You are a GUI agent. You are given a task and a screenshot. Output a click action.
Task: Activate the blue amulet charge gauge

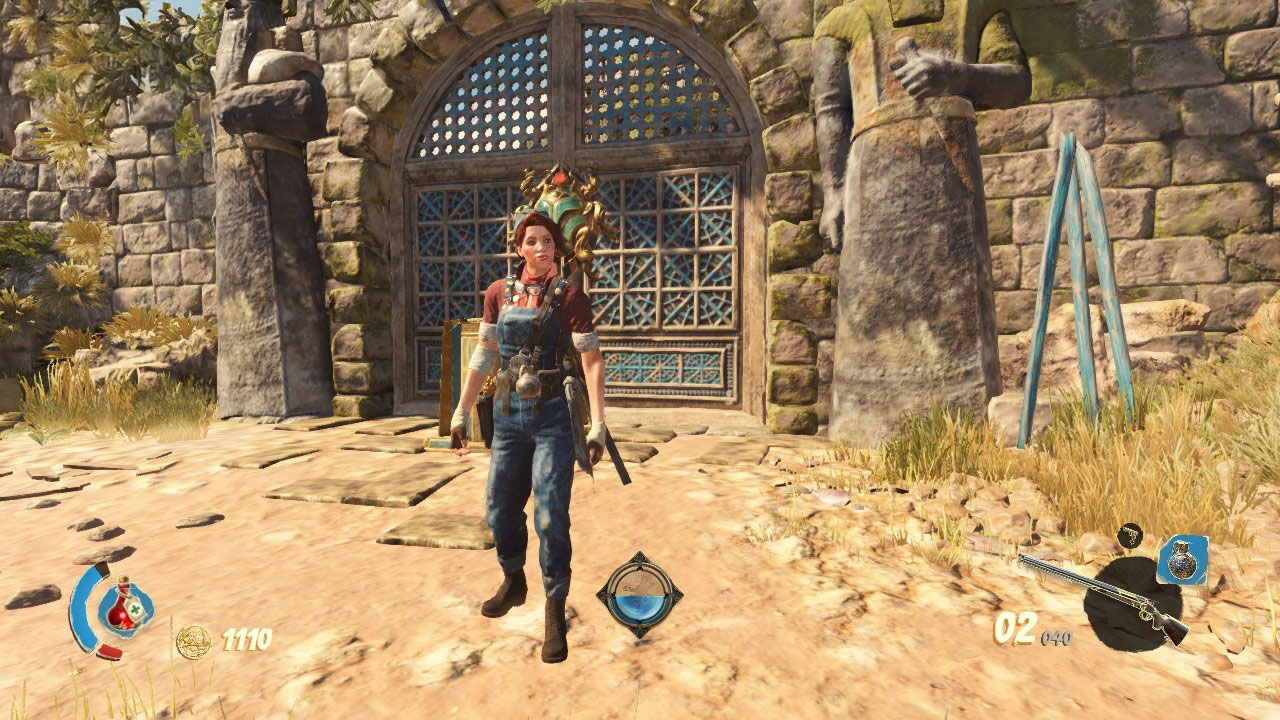pyautogui.click(x=640, y=595)
